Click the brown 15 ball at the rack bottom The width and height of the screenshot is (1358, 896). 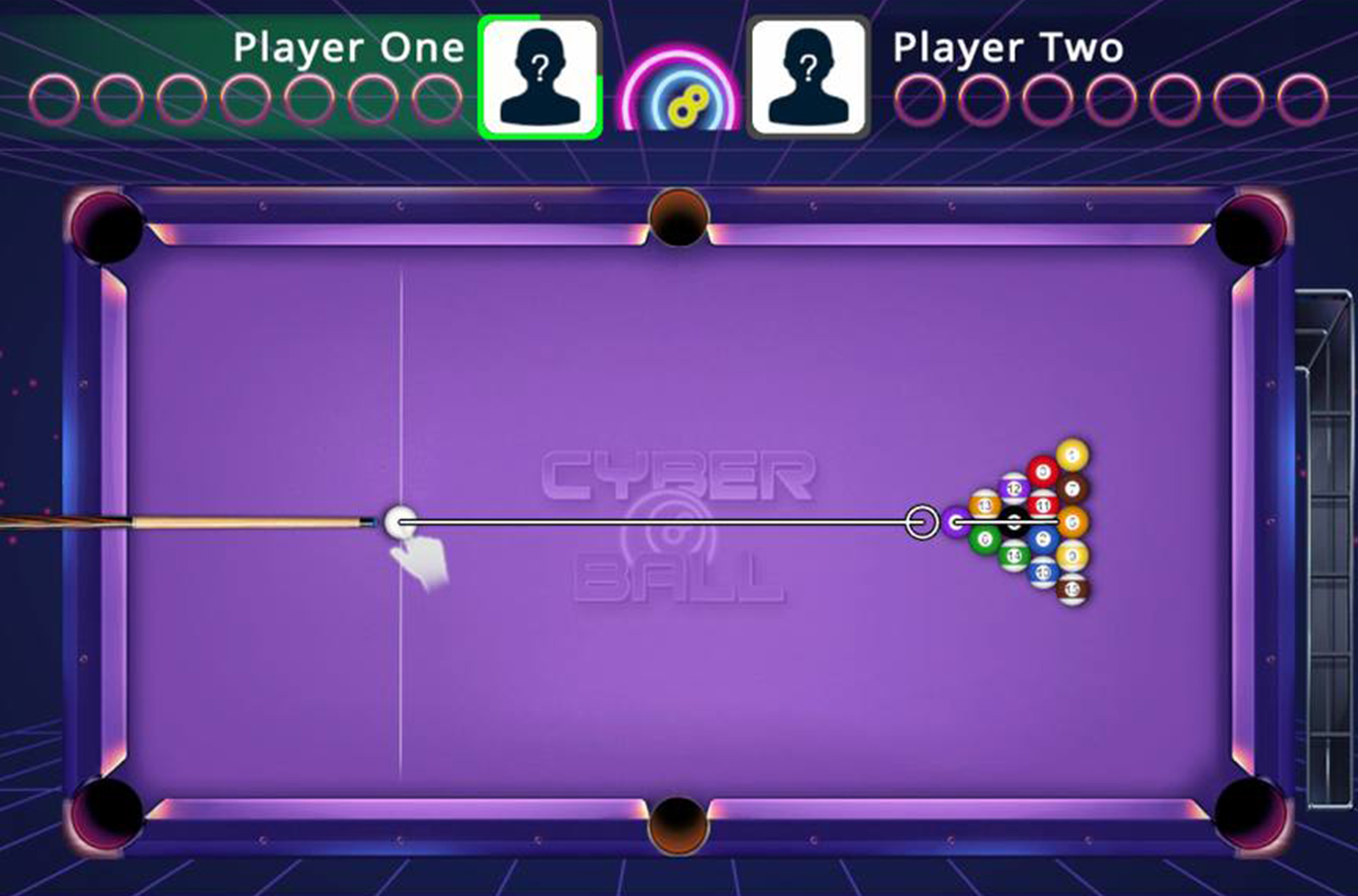point(1071,590)
